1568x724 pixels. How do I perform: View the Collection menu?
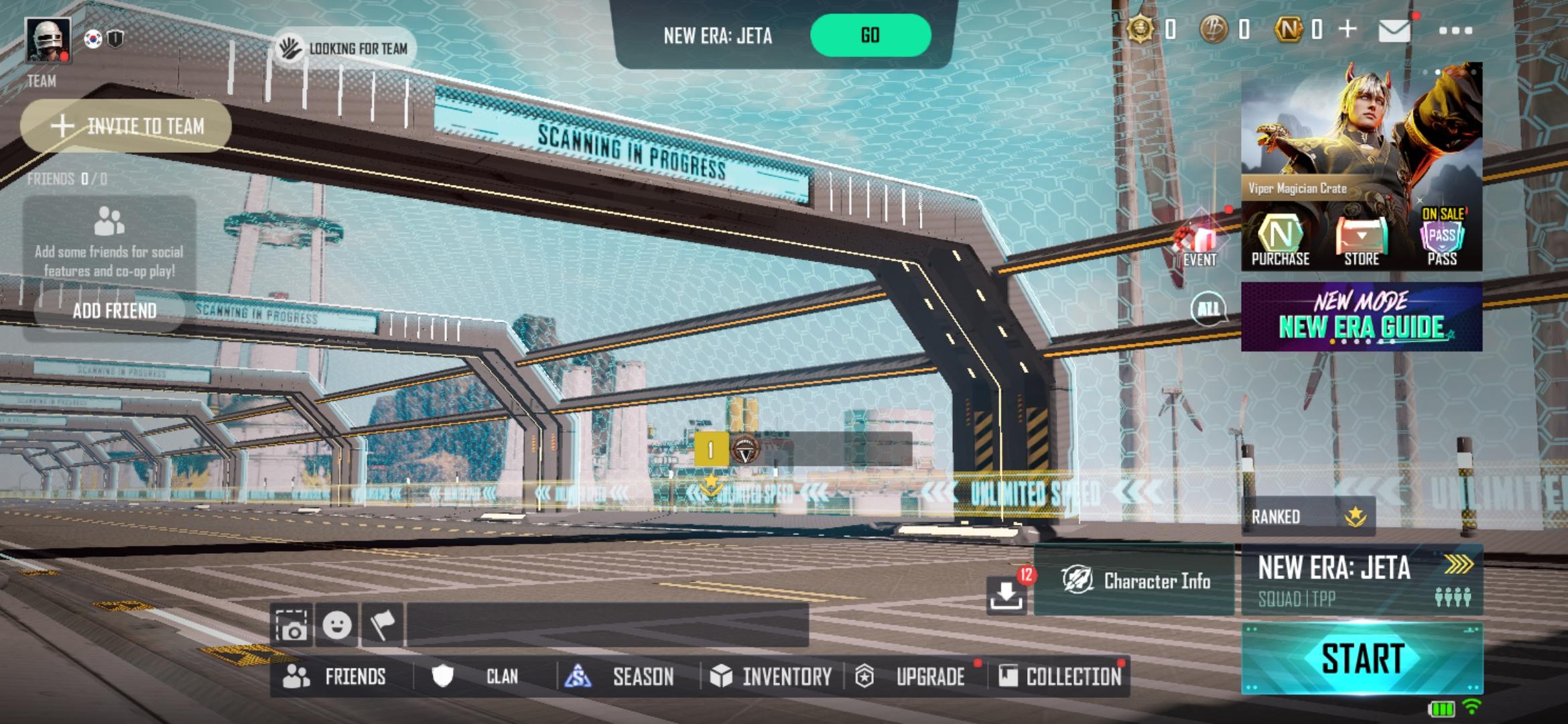pos(1060,676)
